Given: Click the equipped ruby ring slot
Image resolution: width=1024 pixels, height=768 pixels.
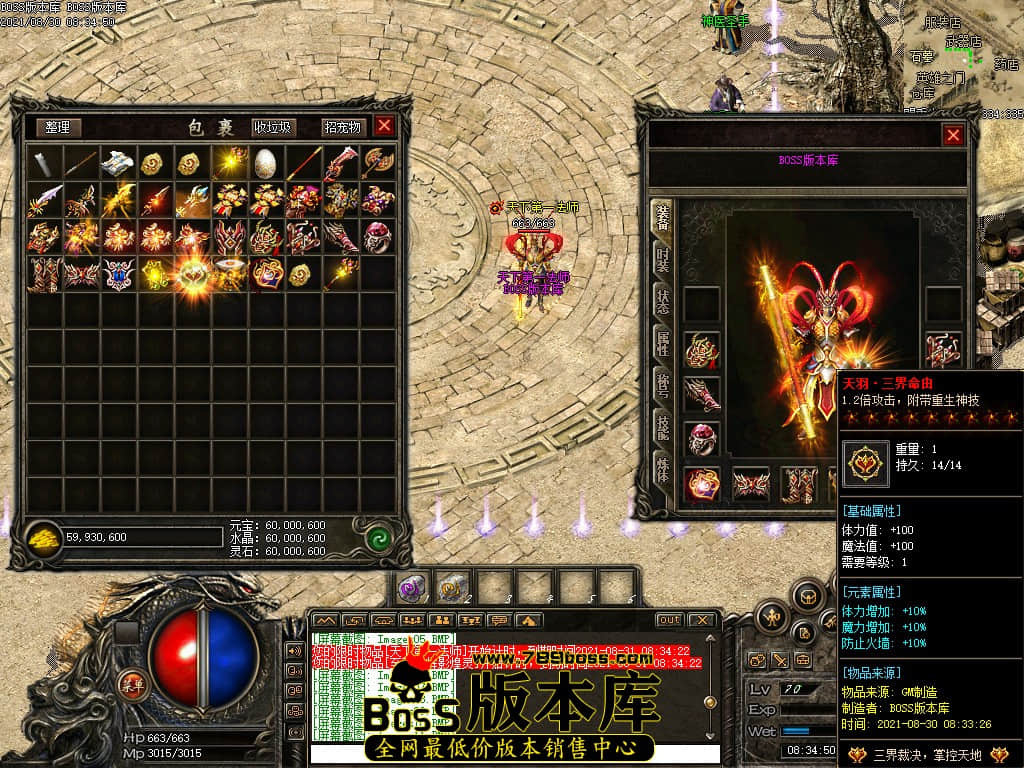Looking at the screenshot, I should 701,439.
